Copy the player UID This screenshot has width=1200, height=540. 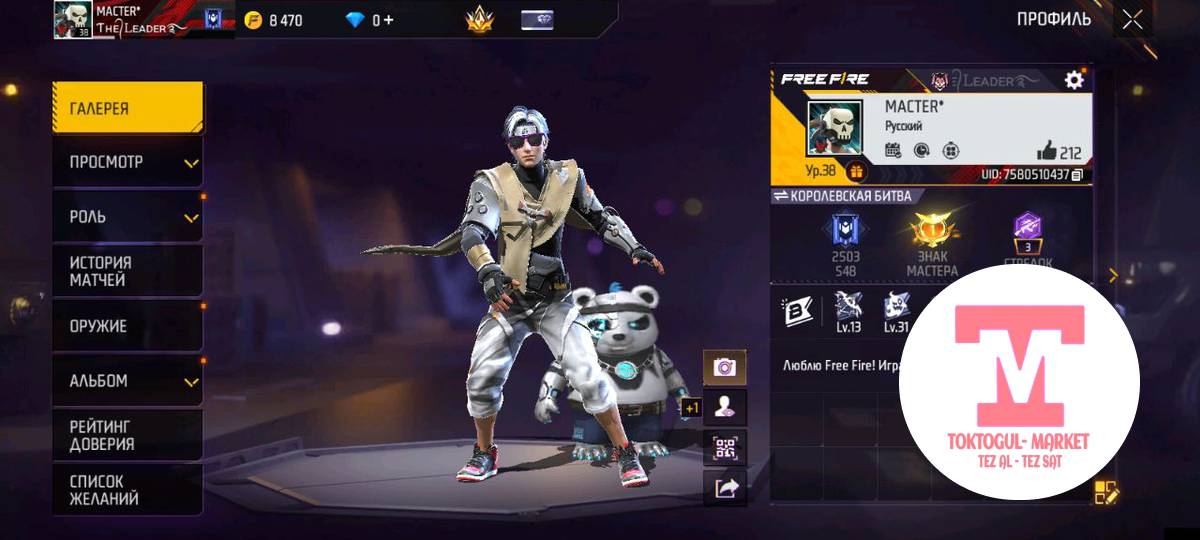coord(1077,175)
